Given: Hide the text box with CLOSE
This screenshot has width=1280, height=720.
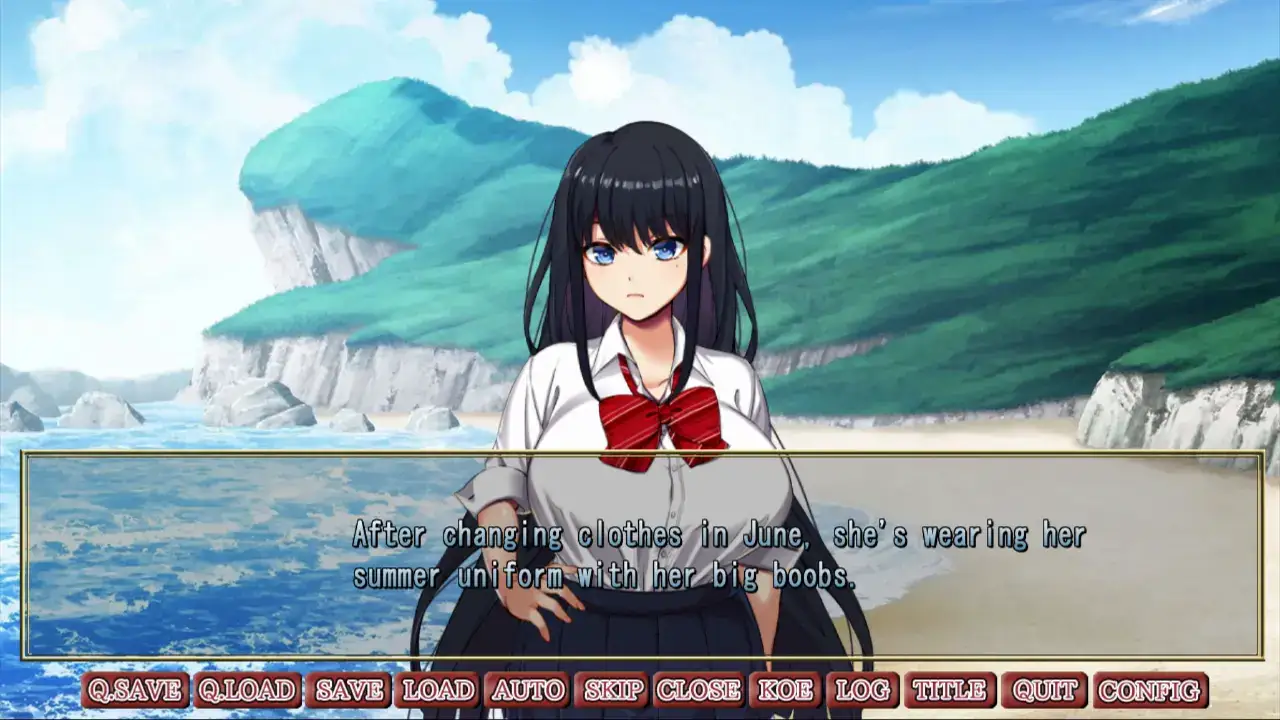Looking at the screenshot, I should tap(699, 690).
